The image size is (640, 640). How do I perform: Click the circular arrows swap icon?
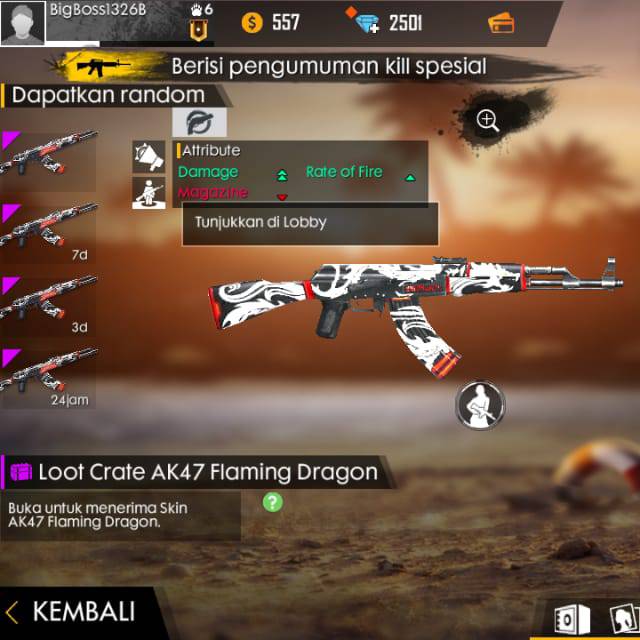click(199, 123)
